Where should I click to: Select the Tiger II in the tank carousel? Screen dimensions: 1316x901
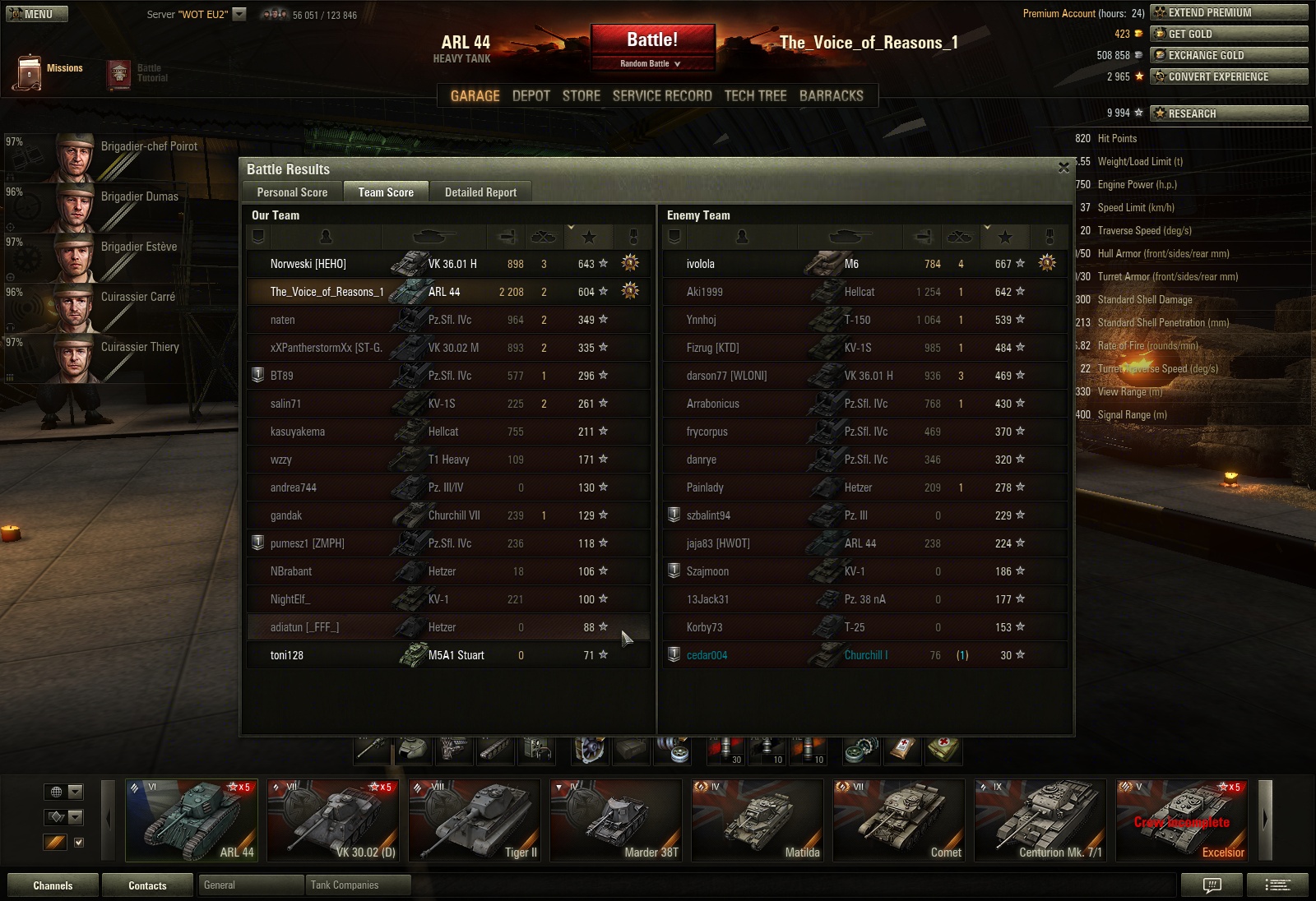(x=475, y=820)
